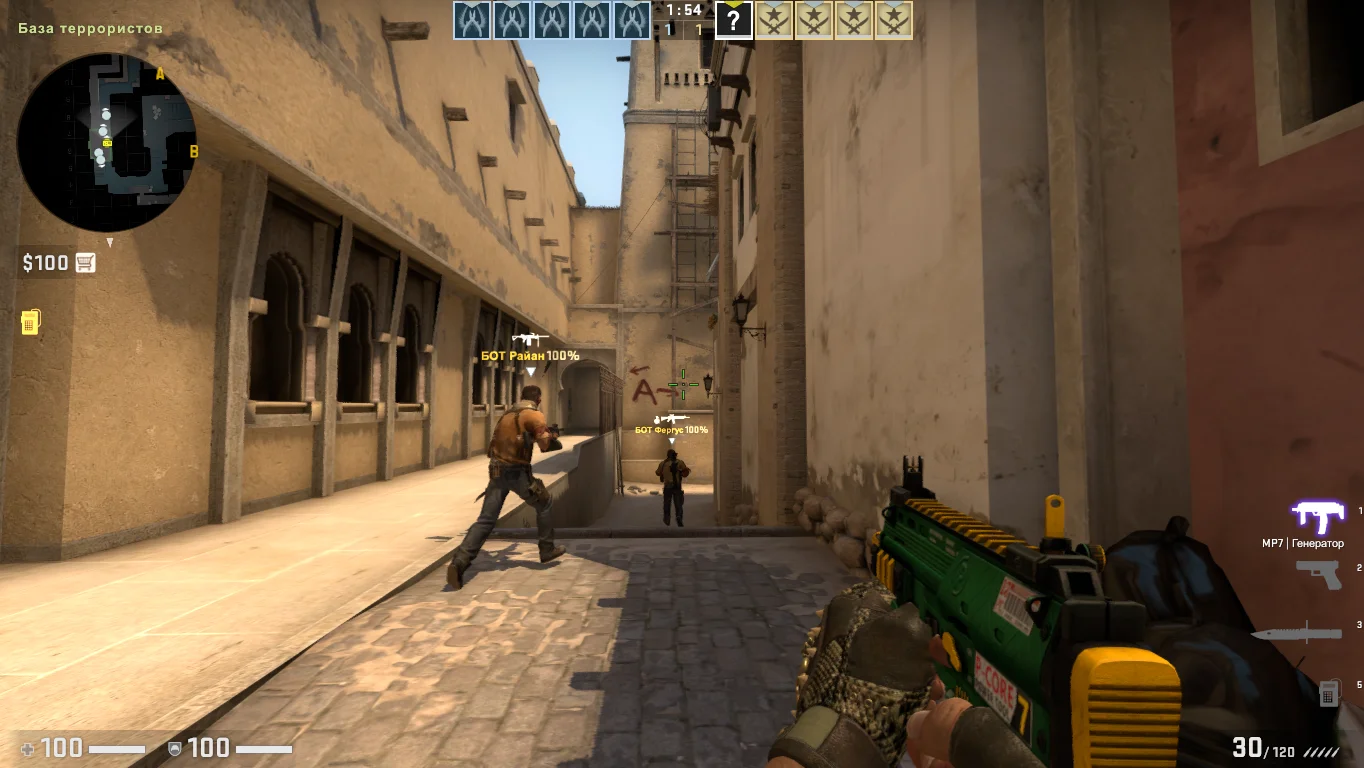1364x768 pixels.
Task: Click the bombsite A marker on radar
Action: 160,73
